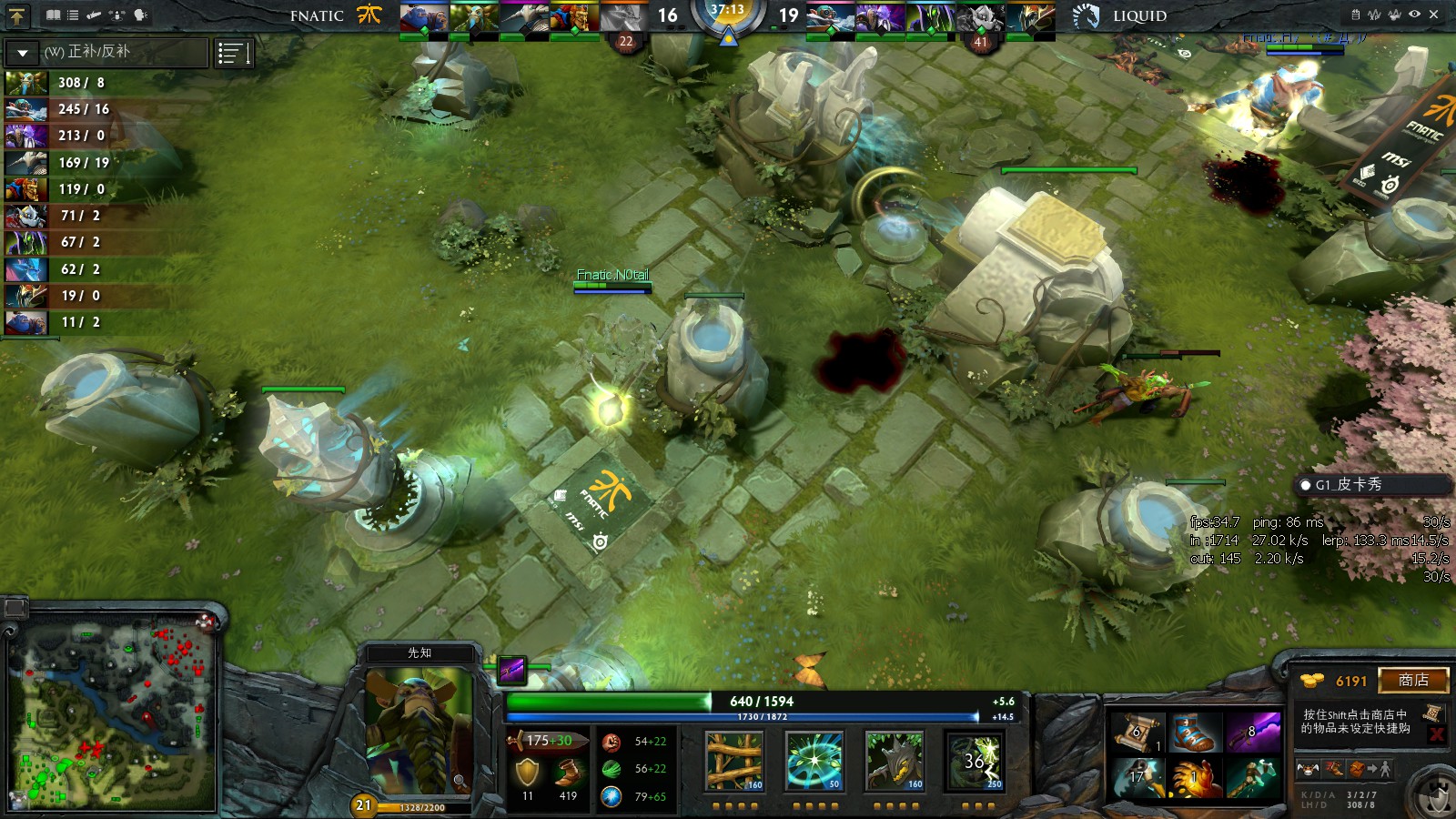This screenshot has height=819, width=1456.
Task: Select the spectated player G1_皮卡秀 label
Action: pyautogui.click(x=1348, y=485)
